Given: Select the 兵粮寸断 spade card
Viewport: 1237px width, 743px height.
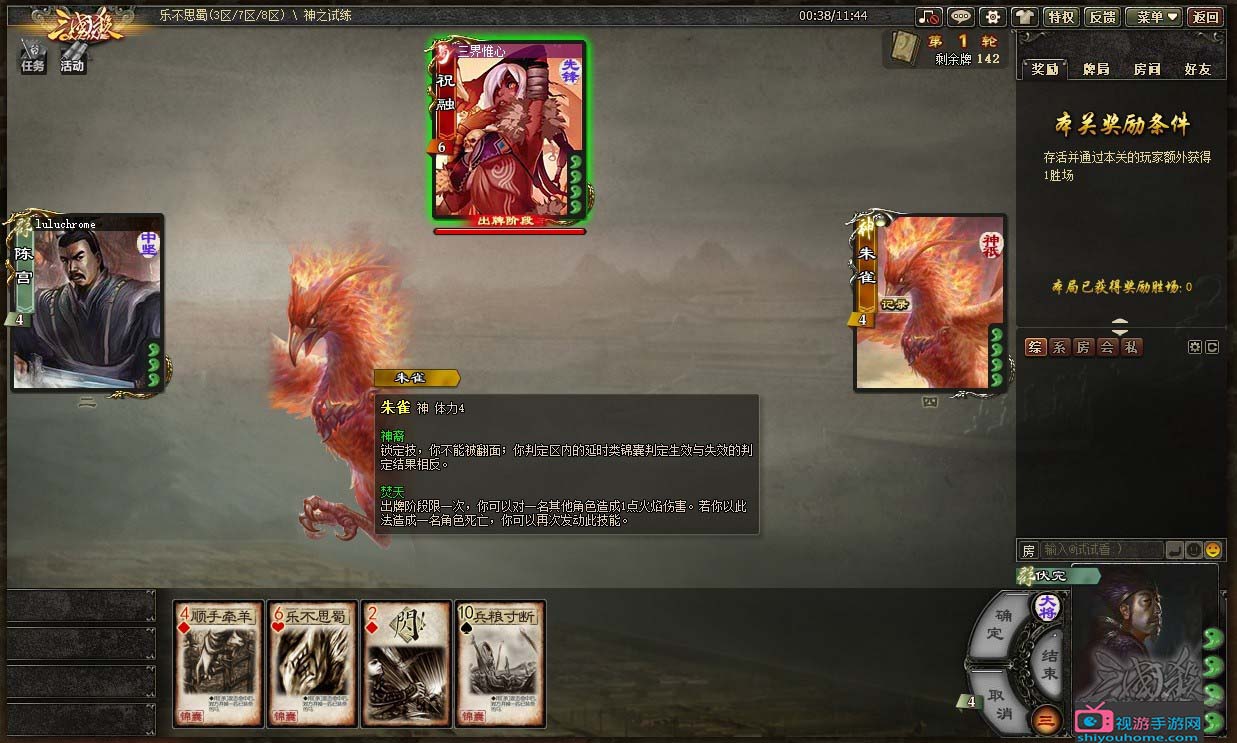Looking at the screenshot, I should click(500, 663).
